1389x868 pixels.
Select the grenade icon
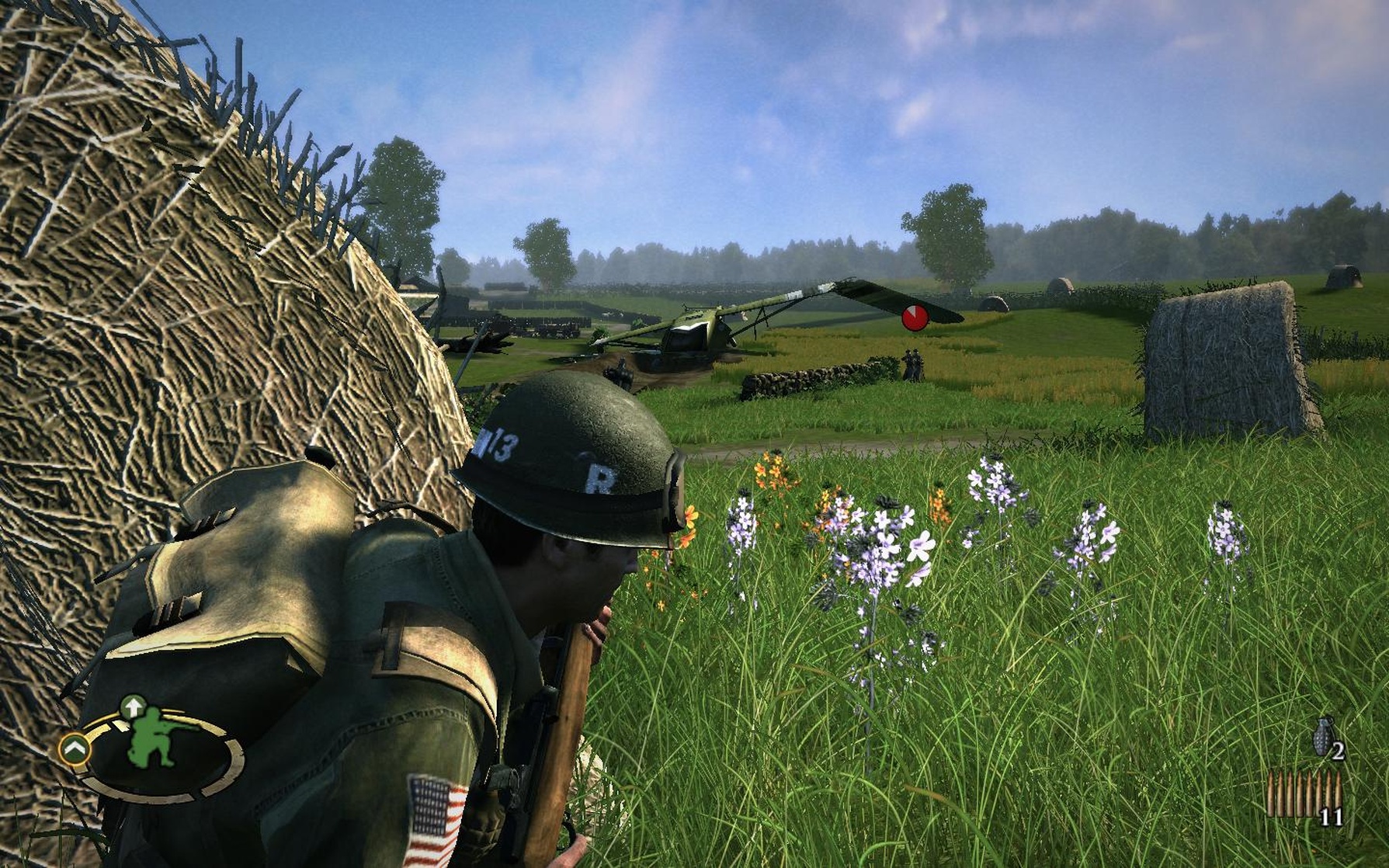(x=1323, y=737)
